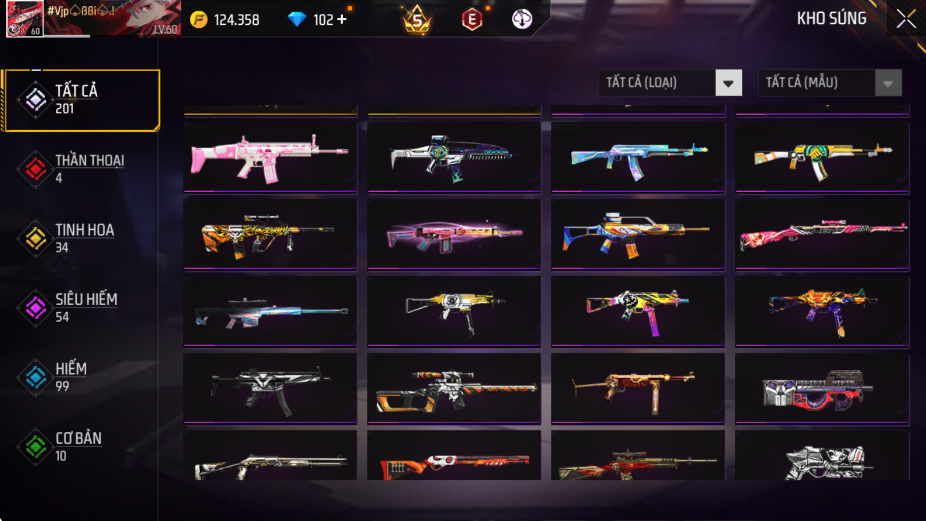Add diamonds with the plus button
The width and height of the screenshot is (926, 521).
coord(342,19)
